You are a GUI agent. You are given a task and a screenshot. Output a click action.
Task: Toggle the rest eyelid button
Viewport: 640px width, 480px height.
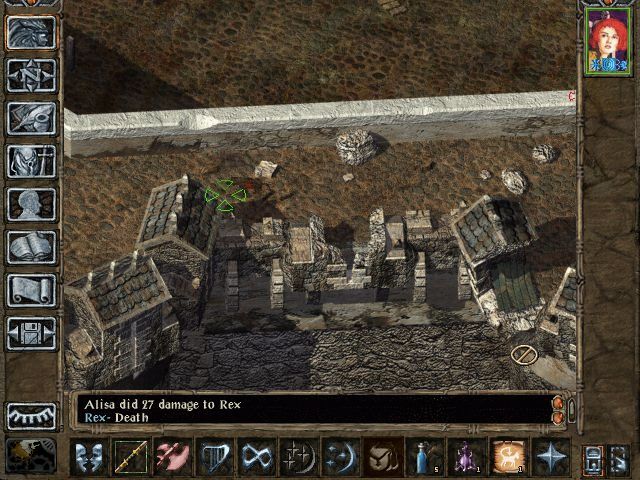click(x=31, y=415)
